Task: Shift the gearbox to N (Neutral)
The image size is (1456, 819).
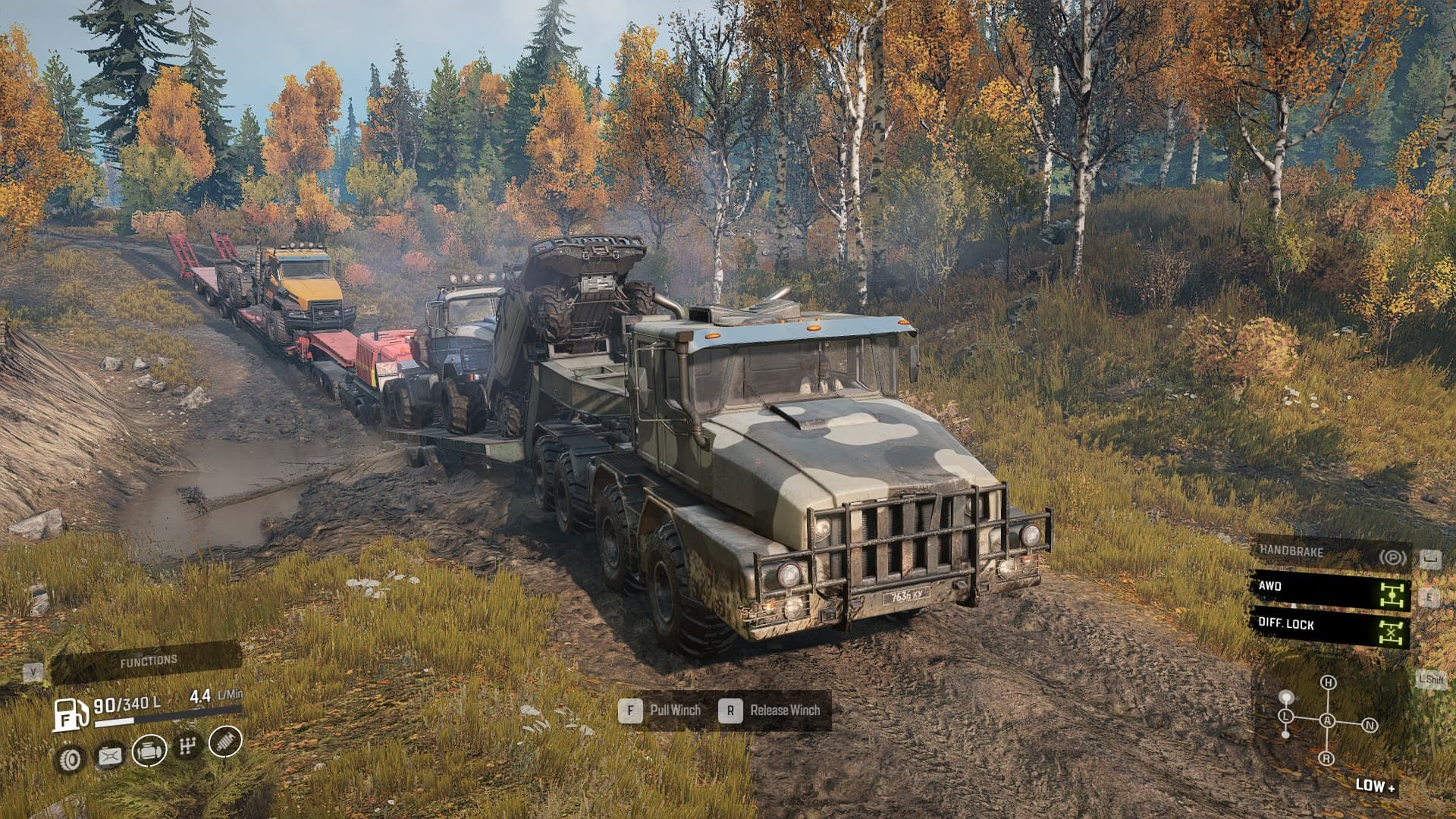Action: (1370, 726)
